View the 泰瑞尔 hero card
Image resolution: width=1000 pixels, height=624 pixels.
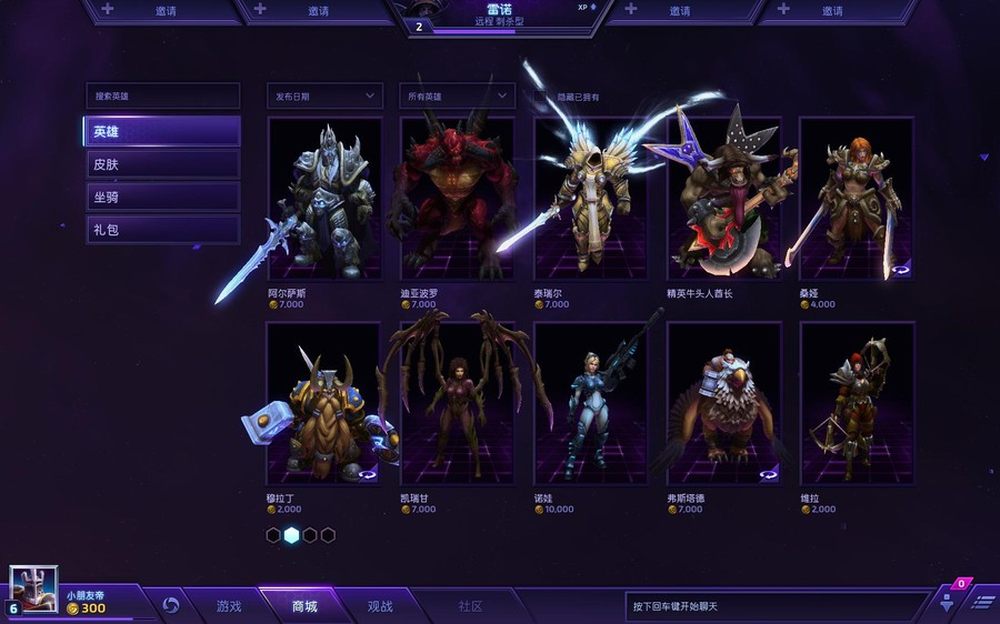point(590,200)
